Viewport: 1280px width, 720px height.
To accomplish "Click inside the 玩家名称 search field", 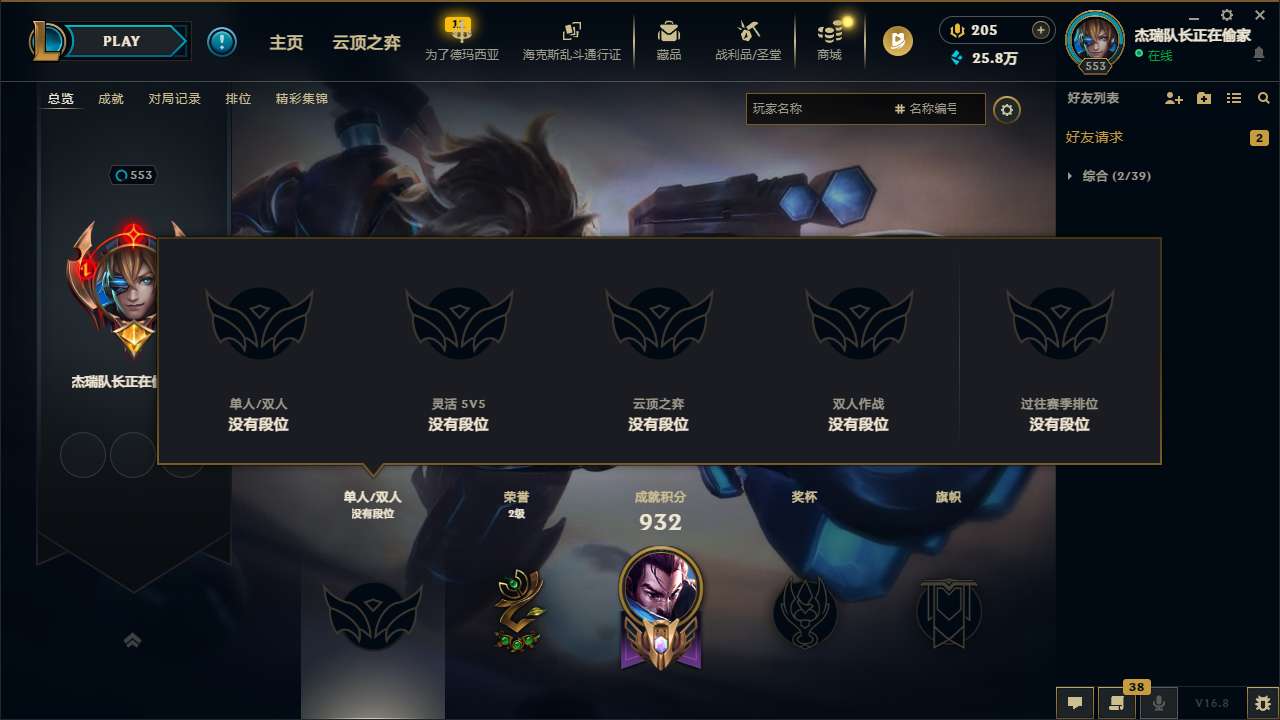I will (820, 109).
